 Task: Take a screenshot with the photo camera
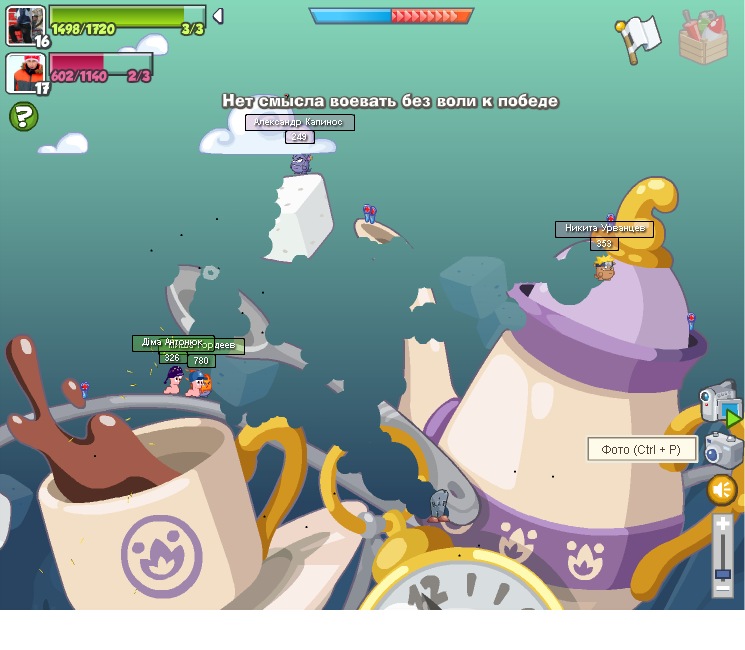722,449
